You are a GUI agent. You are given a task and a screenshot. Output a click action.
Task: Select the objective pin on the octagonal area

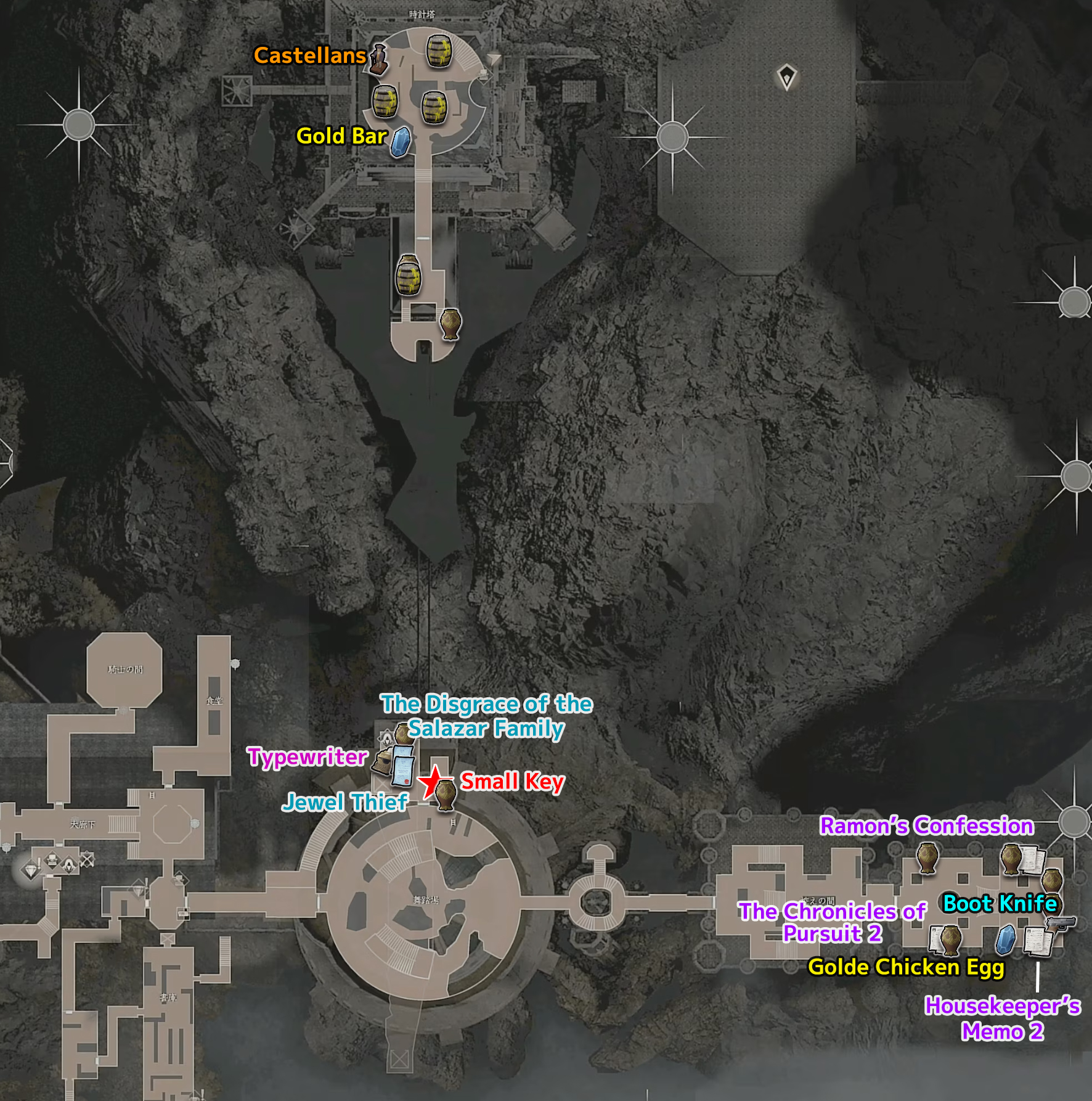pyautogui.click(x=786, y=77)
